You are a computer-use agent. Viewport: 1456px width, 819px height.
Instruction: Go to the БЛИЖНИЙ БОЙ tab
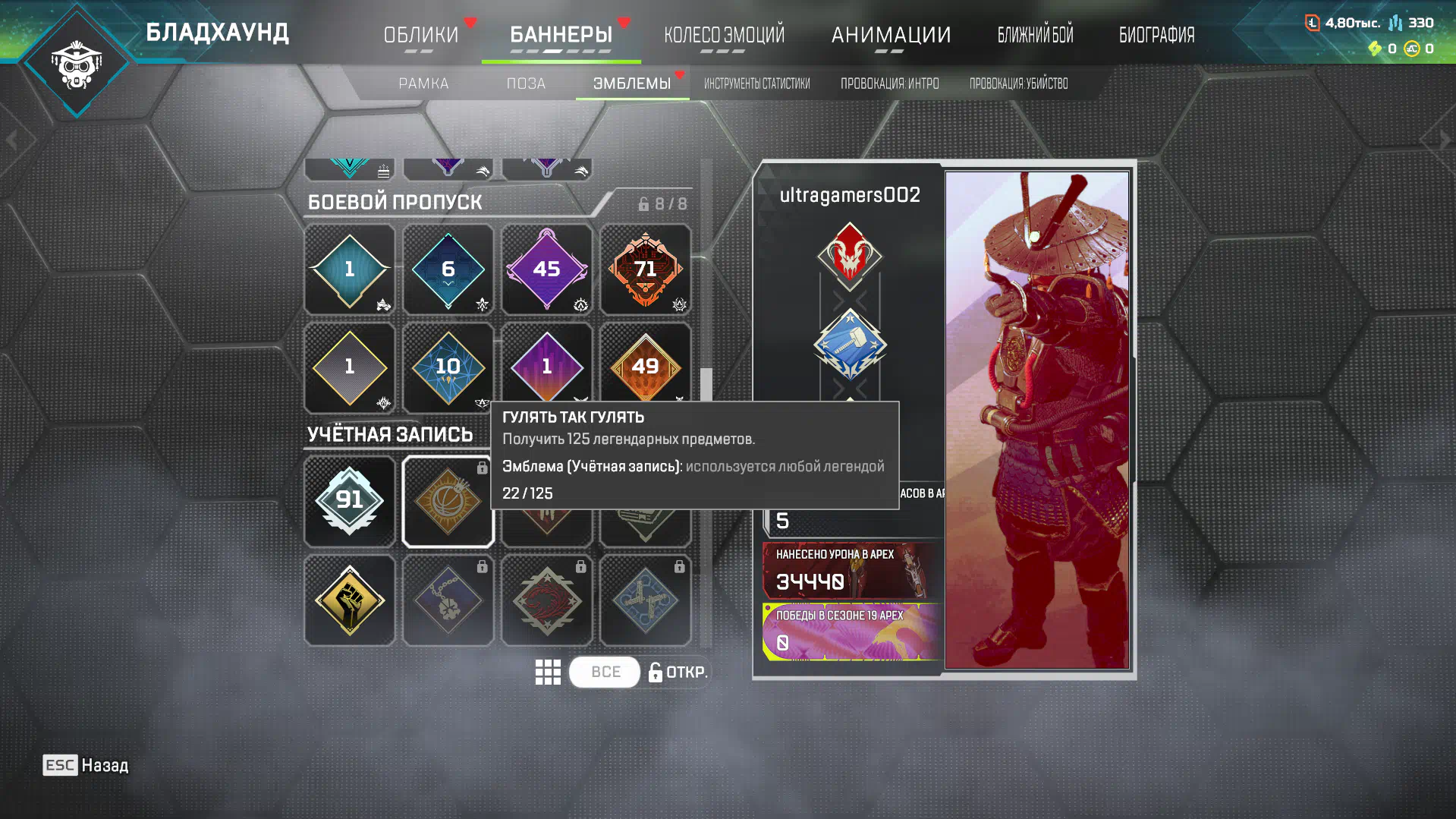1035,35
